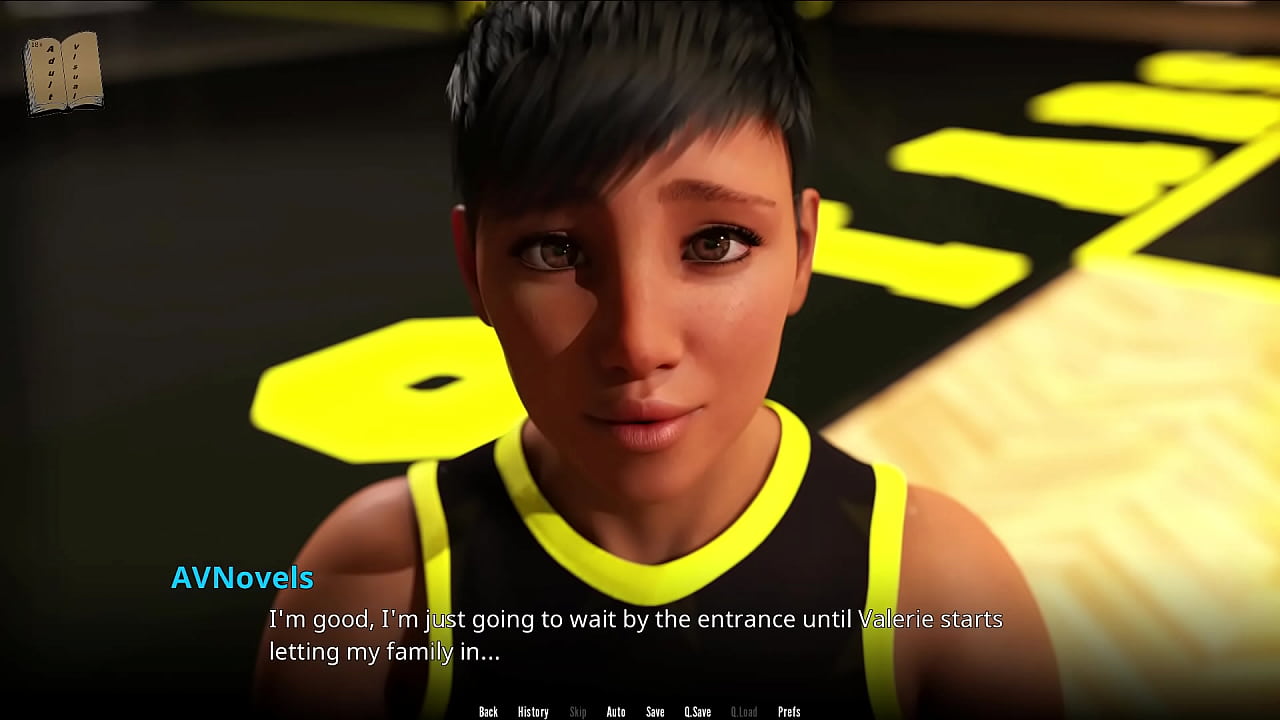This screenshot has width=1280, height=720.
Task: Open the Save menu
Action: click(655, 712)
